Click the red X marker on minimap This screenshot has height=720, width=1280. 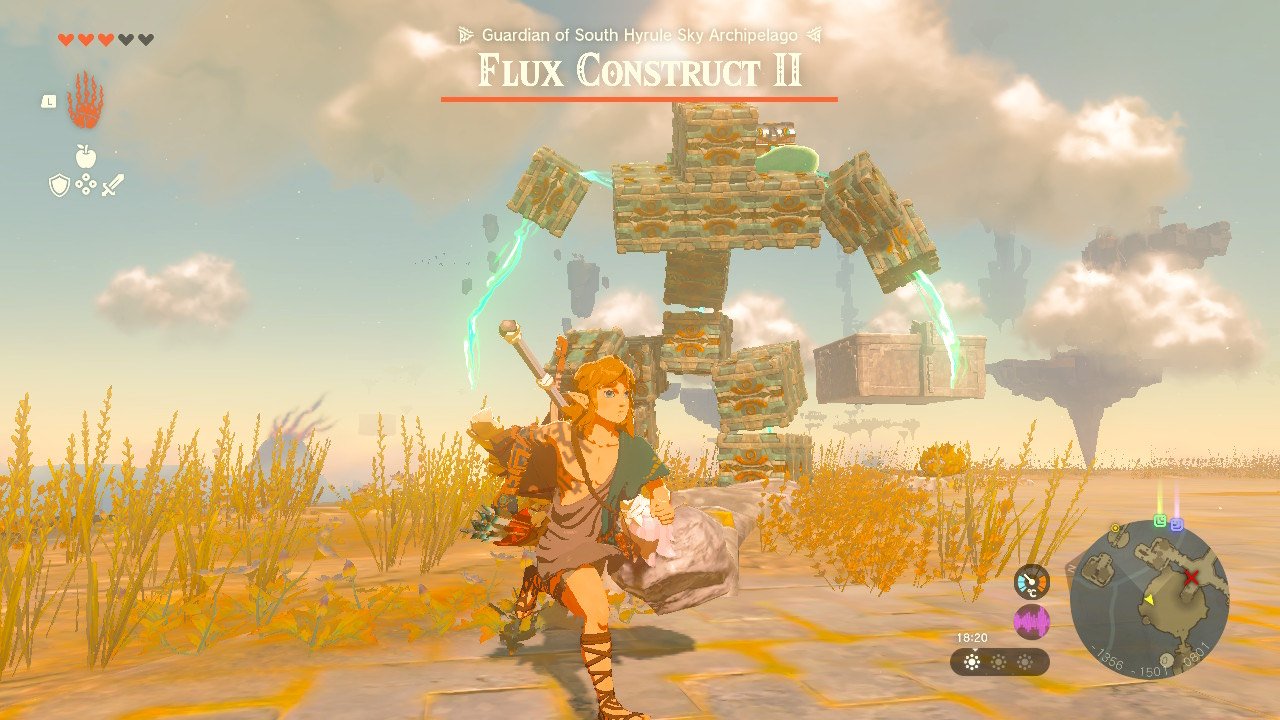coord(1191,577)
